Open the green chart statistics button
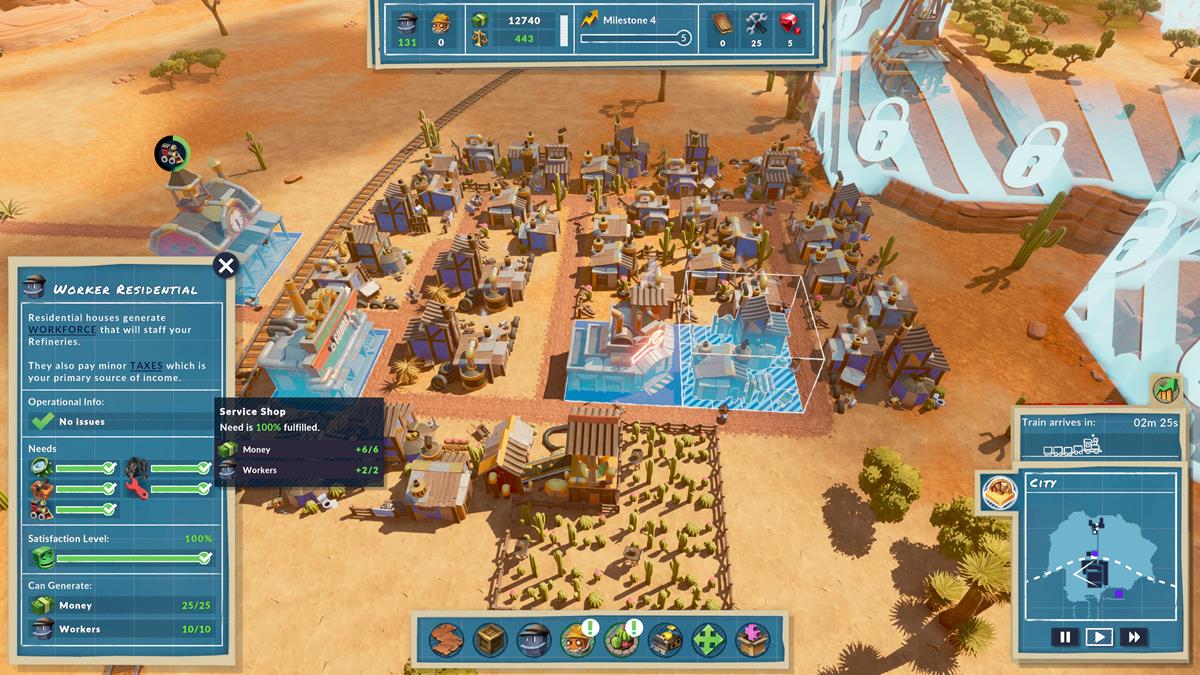Screen dimensions: 1200x675 [x=1166, y=390]
